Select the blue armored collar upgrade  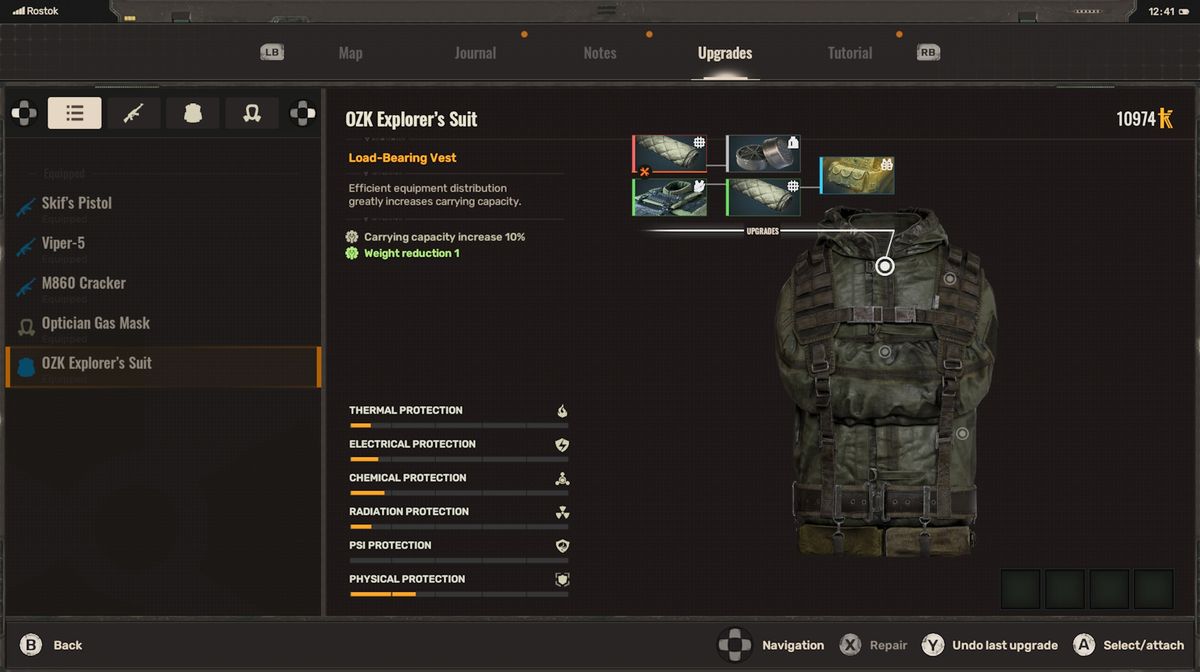pos(670,197)
